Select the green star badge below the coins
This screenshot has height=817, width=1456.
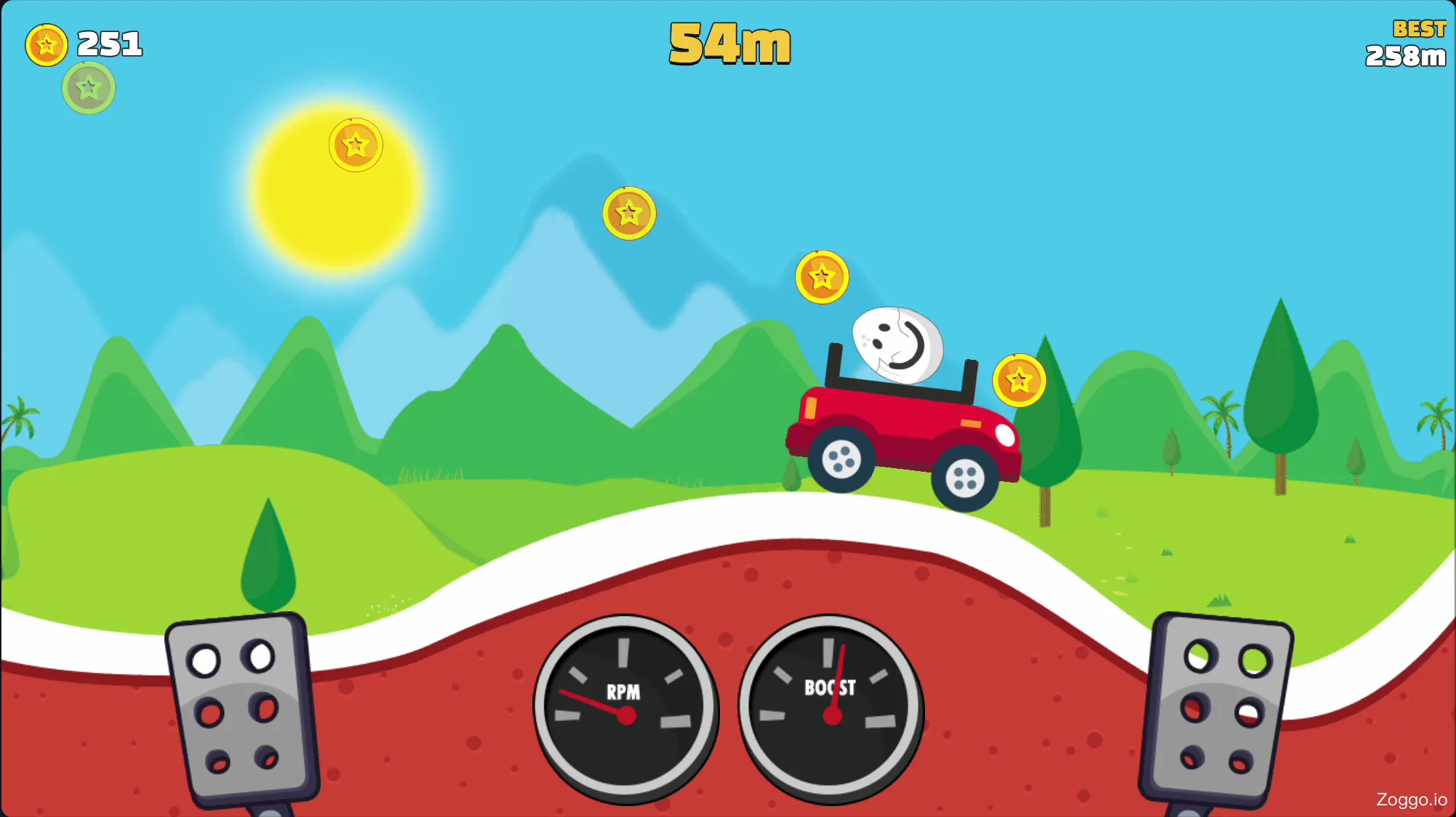pyautogui.click(x=87, y=86)
